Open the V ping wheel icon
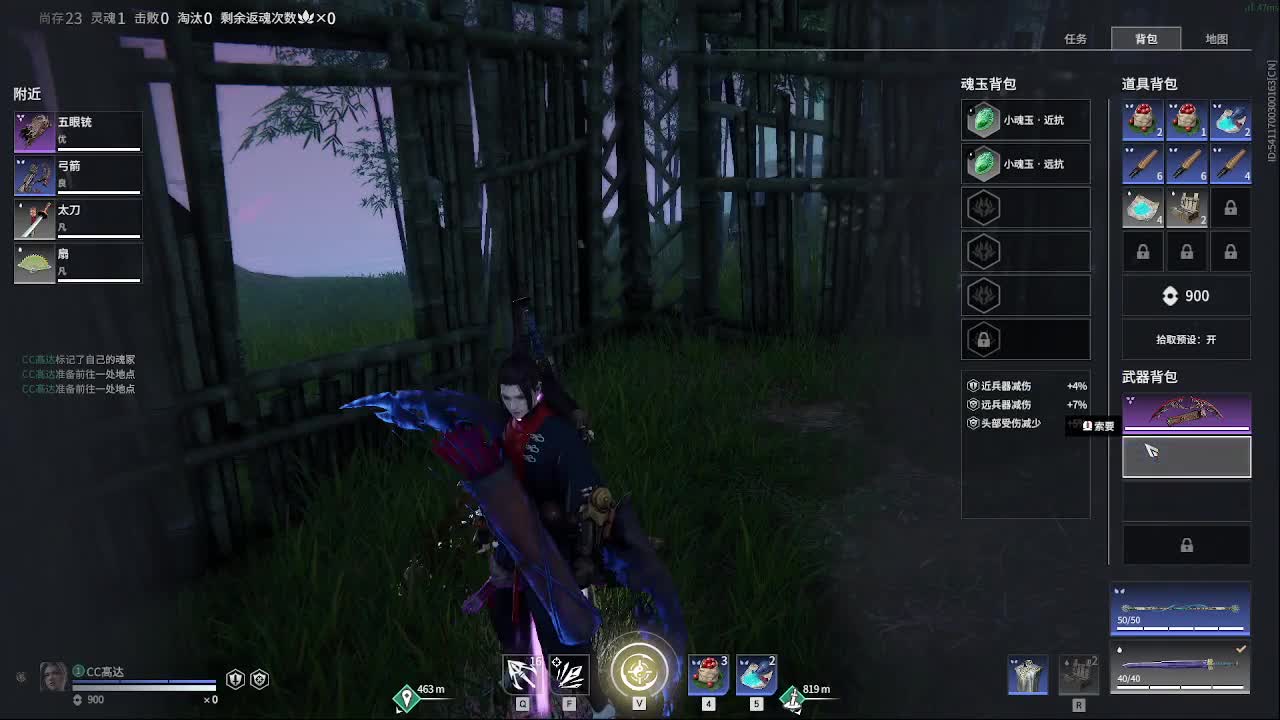This screenshot has width=1280, height=720. click(636, 672)
